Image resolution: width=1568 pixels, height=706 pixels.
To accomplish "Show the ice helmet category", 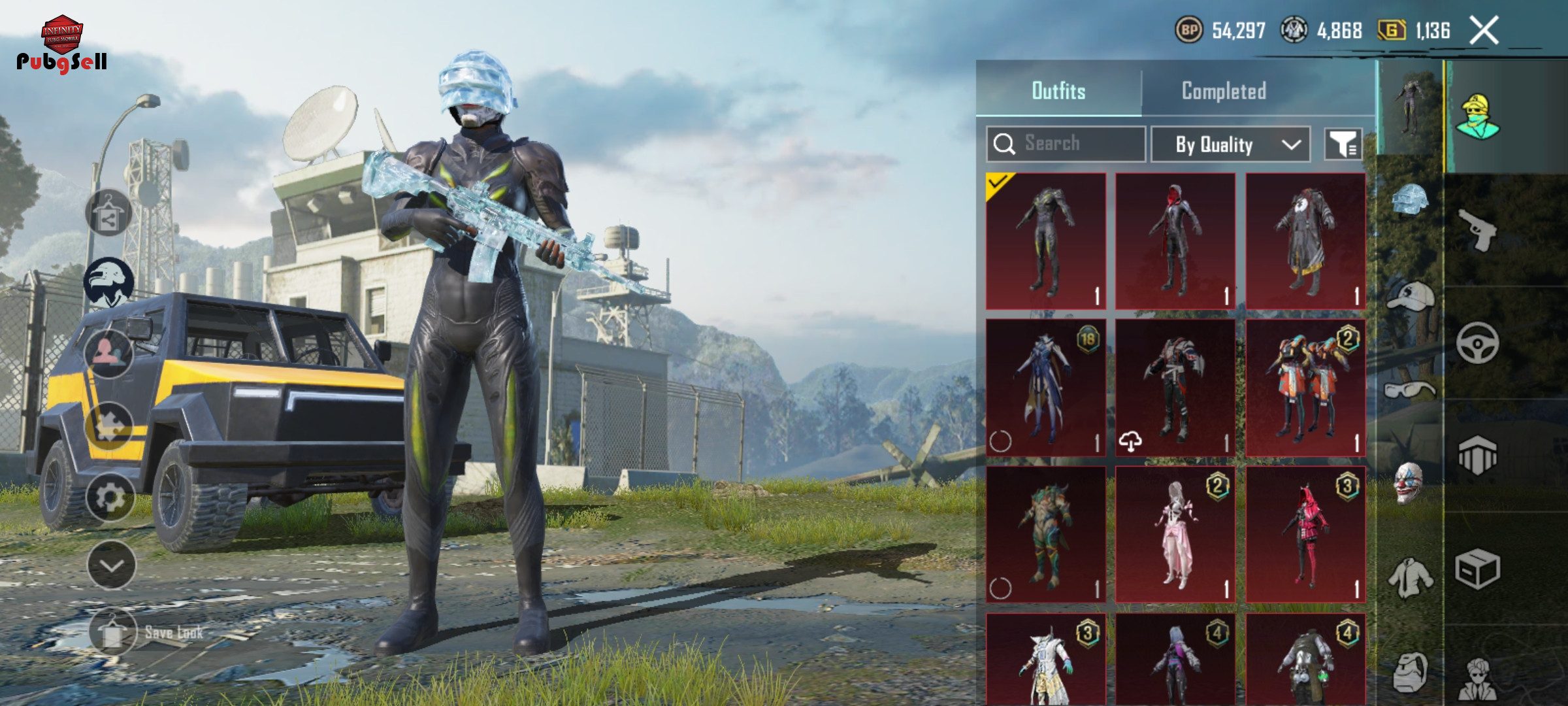I will [1410, 200].
